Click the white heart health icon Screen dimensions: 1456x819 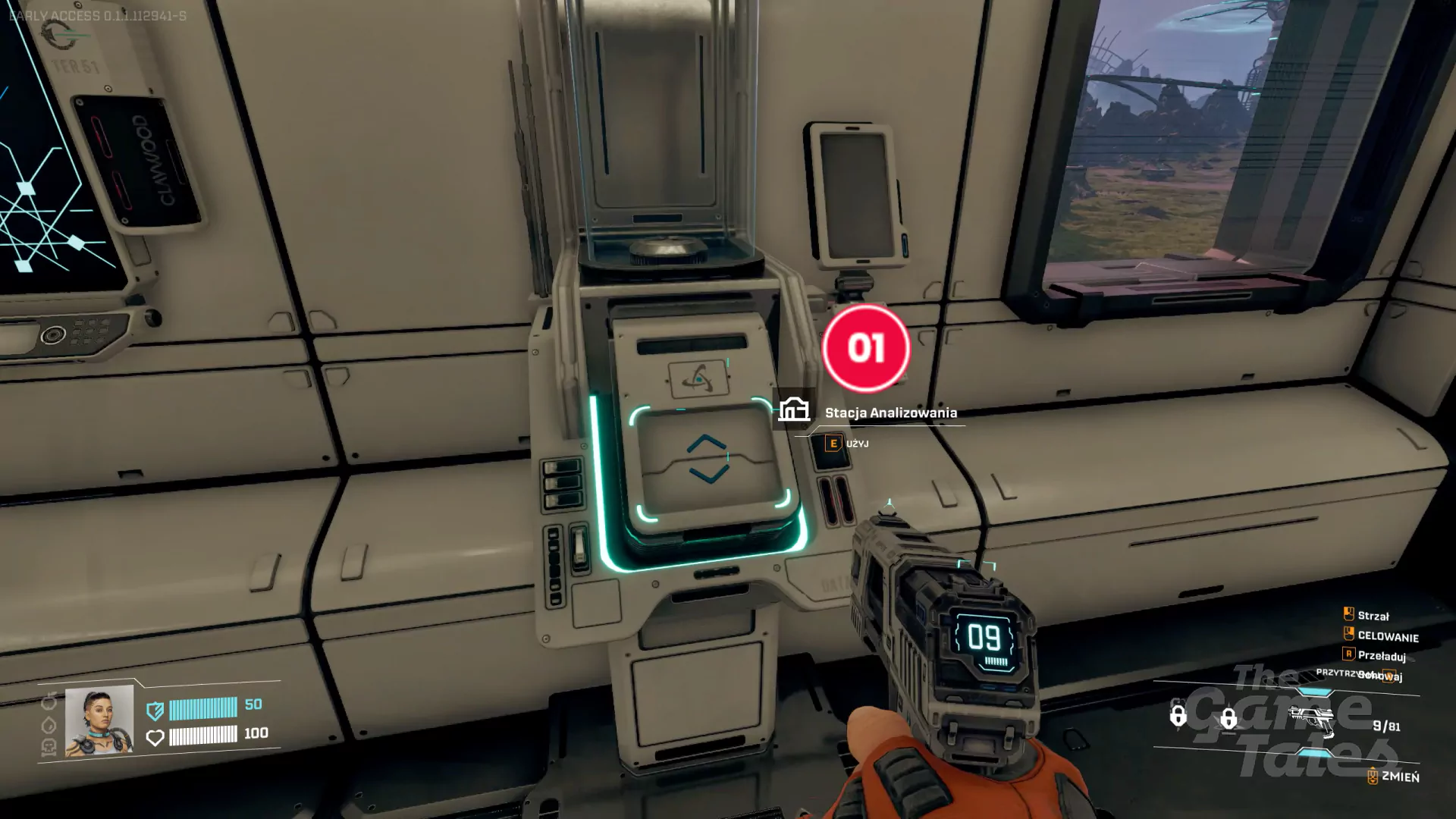click(155, 737)
